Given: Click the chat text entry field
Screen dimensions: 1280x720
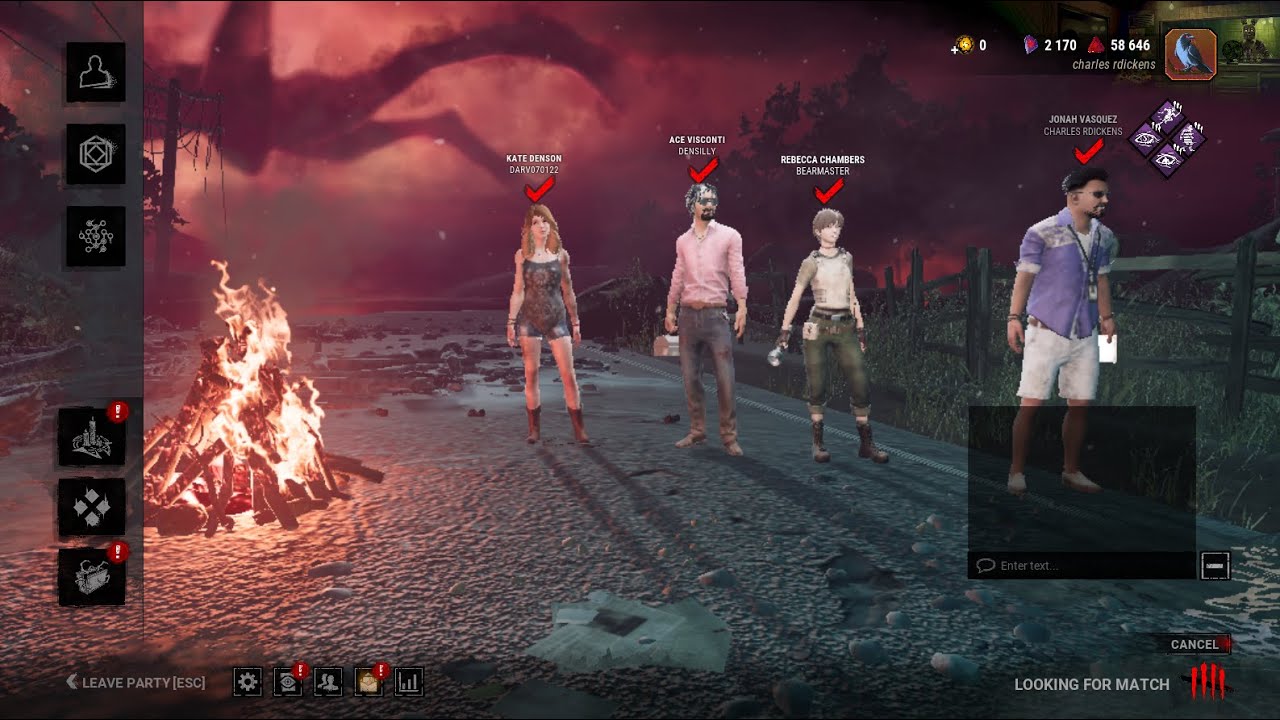Looking at the screenshot, I should click(x=1085, y=566).
